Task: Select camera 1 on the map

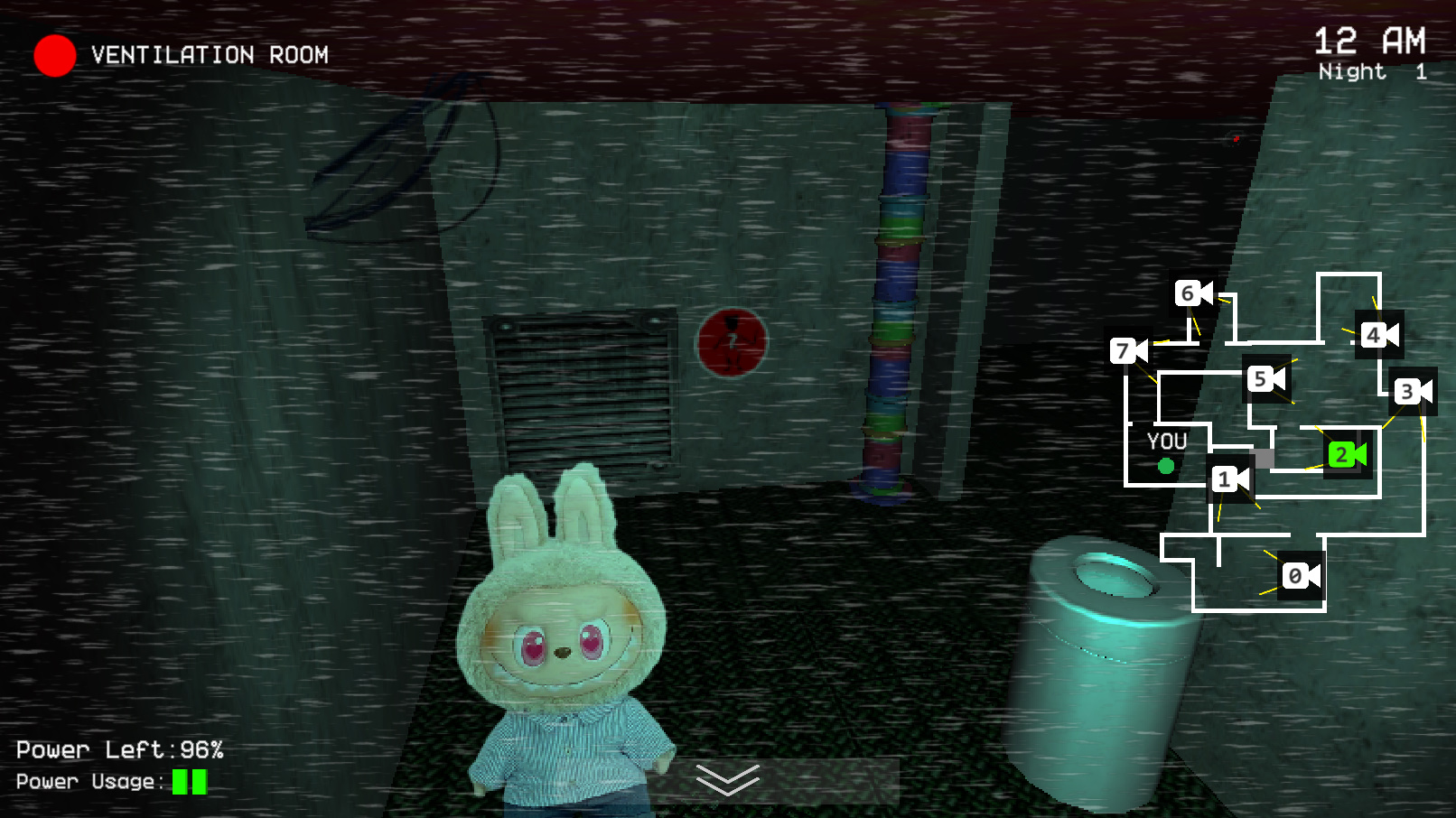Action: pyautogui.click(x=1227, y=479)
